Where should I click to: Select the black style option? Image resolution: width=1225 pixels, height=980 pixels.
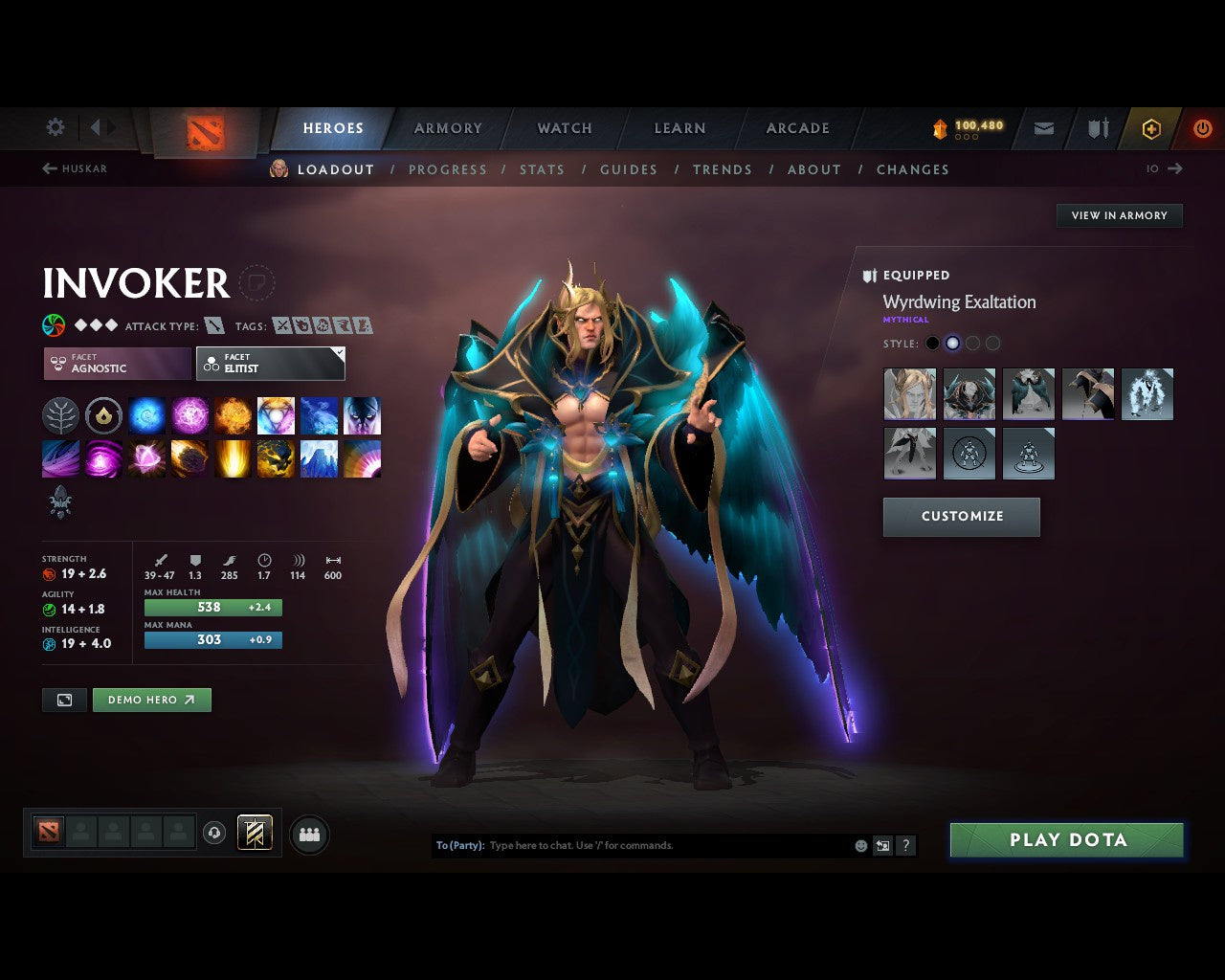[933, 343]
